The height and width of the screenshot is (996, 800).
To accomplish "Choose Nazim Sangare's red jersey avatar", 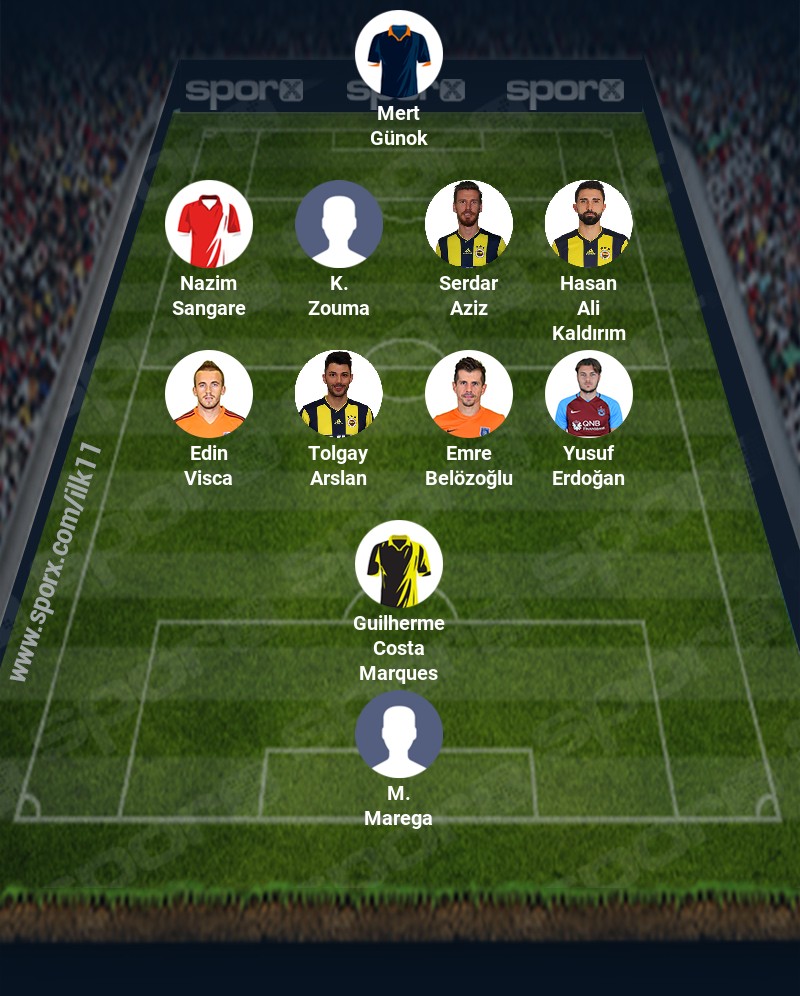I will tap(209, 224).
